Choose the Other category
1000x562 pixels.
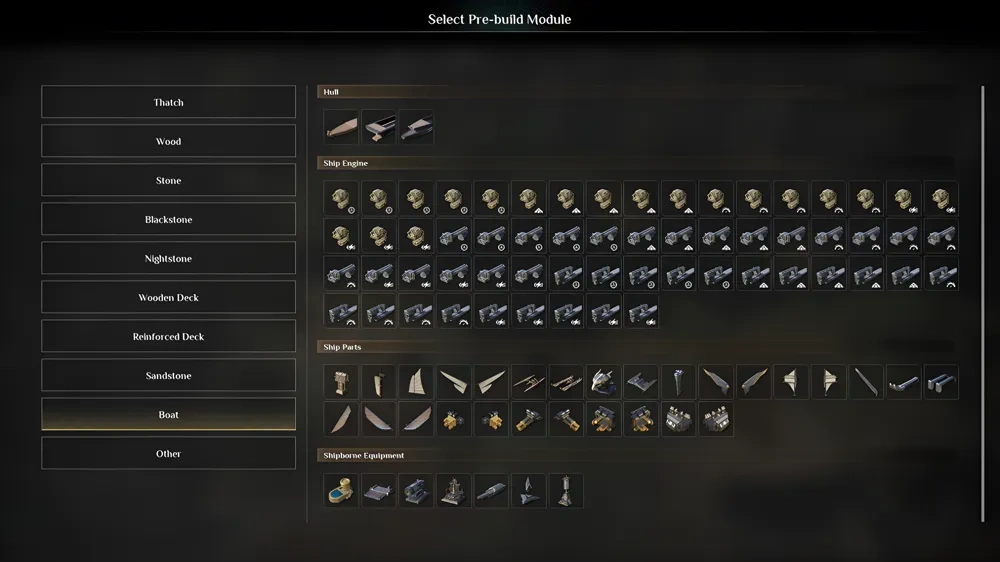[x=168, y=453]
